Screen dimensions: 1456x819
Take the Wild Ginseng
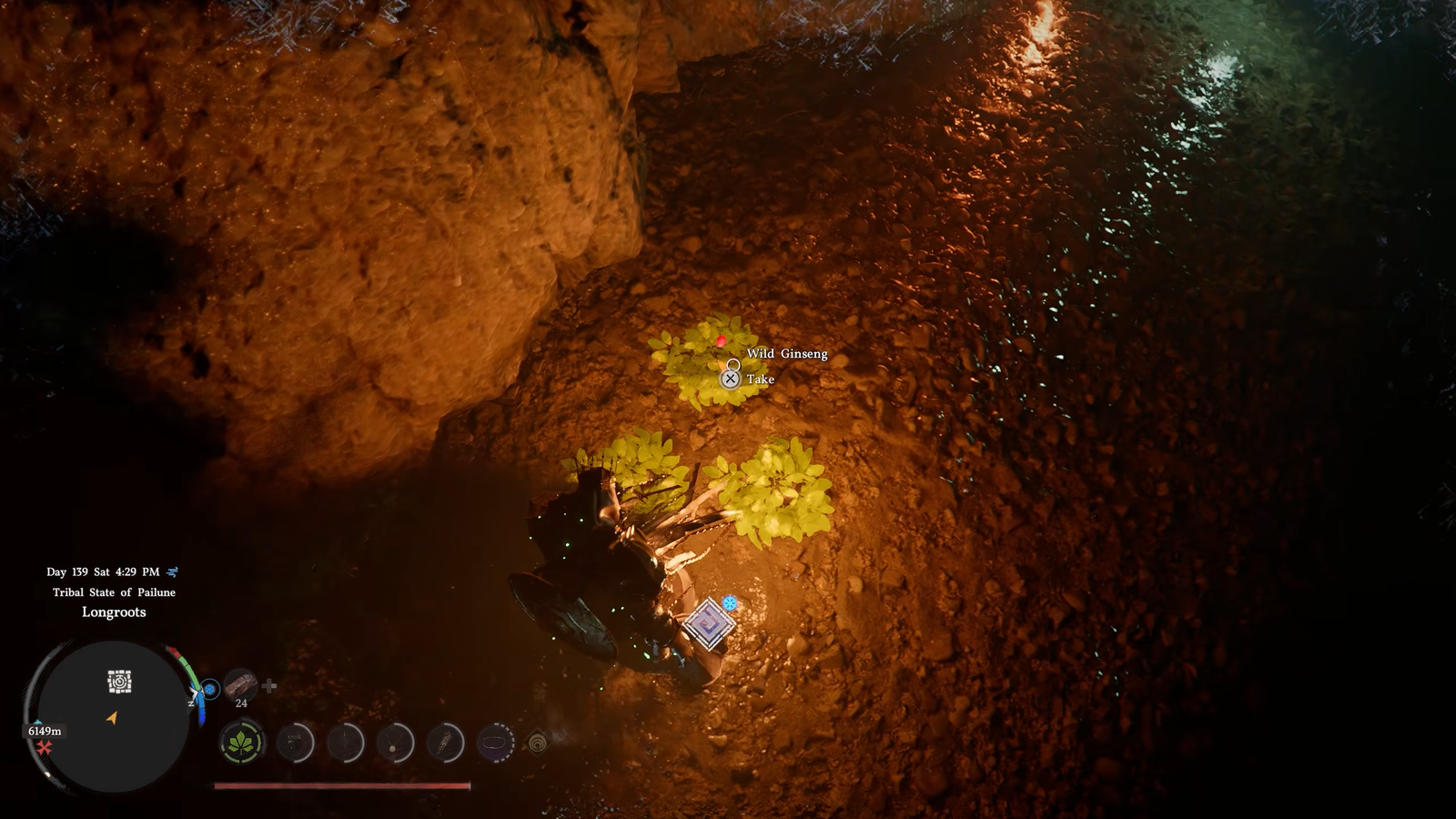point(731,379)
